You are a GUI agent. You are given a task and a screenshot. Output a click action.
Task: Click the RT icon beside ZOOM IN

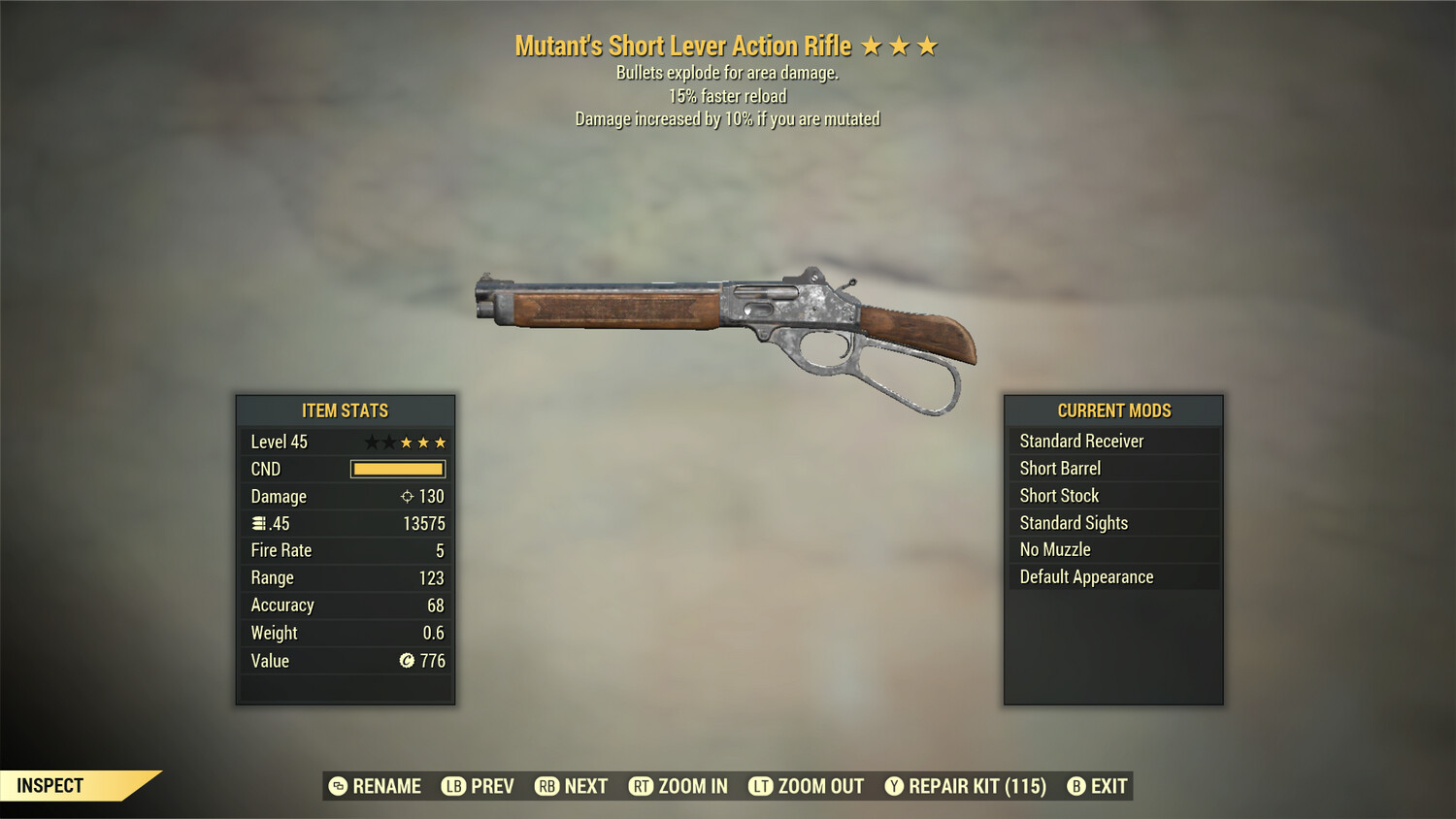(x=642, y=786)
